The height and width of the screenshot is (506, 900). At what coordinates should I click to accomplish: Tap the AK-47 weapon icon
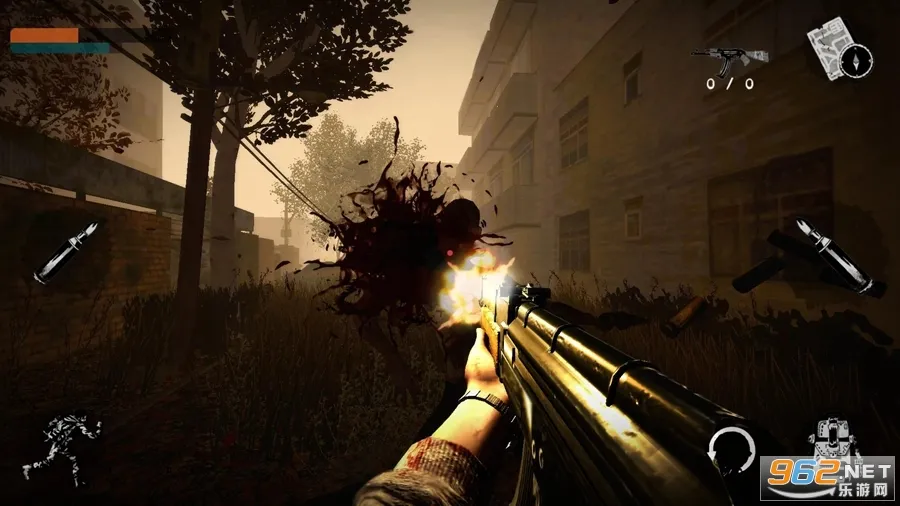point(727,58)
